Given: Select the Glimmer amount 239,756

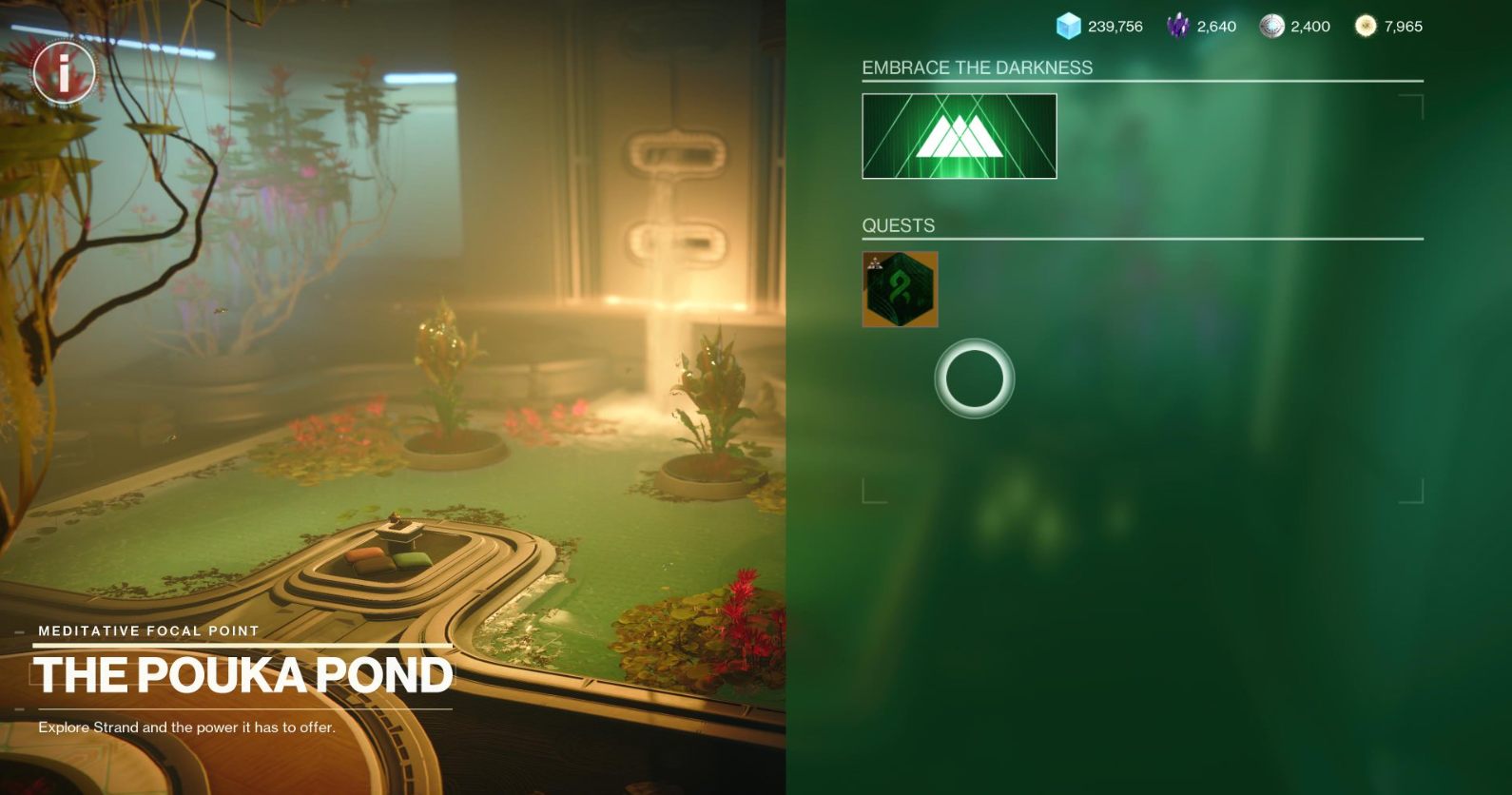Looking at the screenshot, I should click(1115, 27).
